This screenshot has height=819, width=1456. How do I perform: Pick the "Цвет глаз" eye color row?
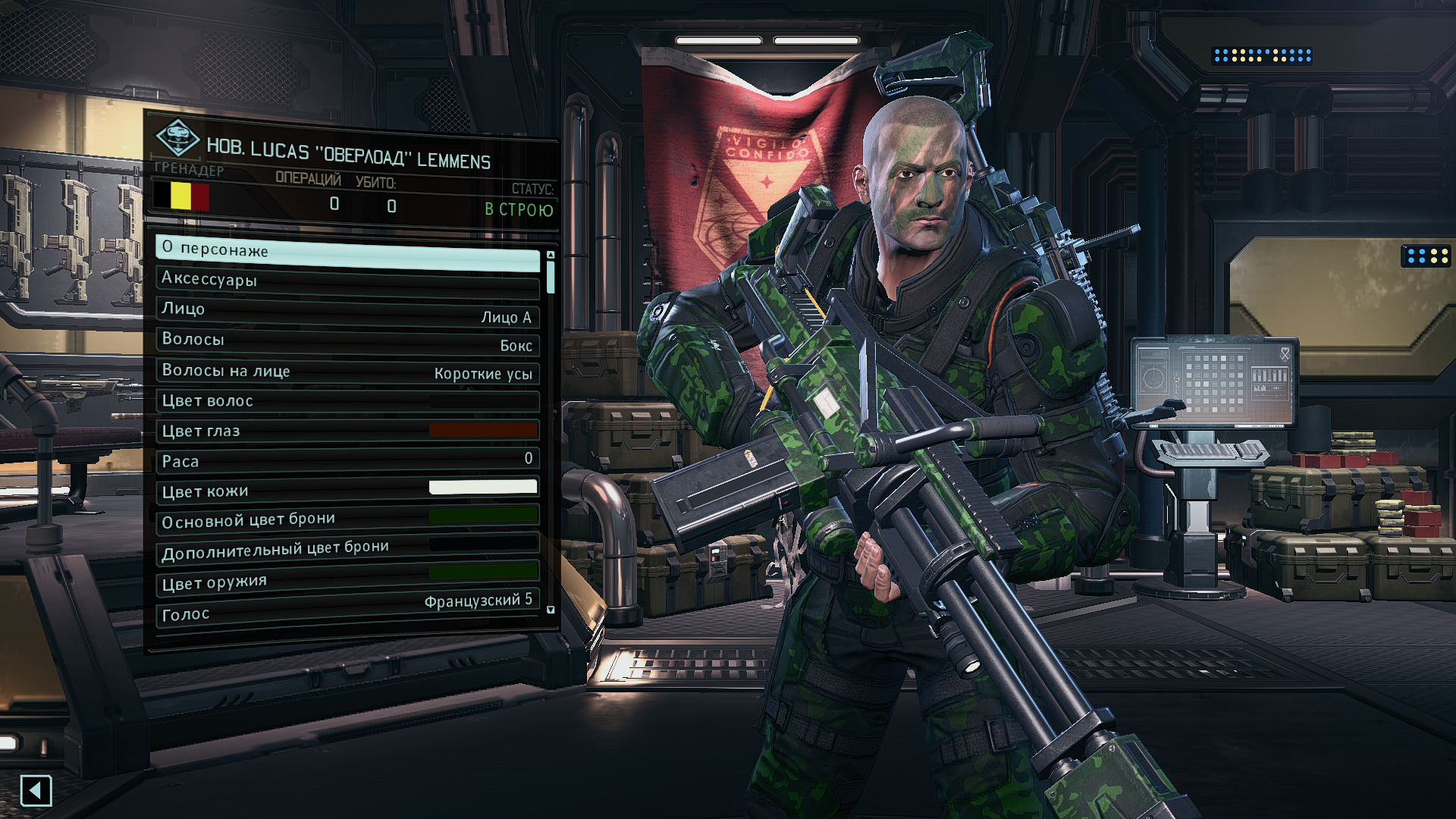pos(347,431)
